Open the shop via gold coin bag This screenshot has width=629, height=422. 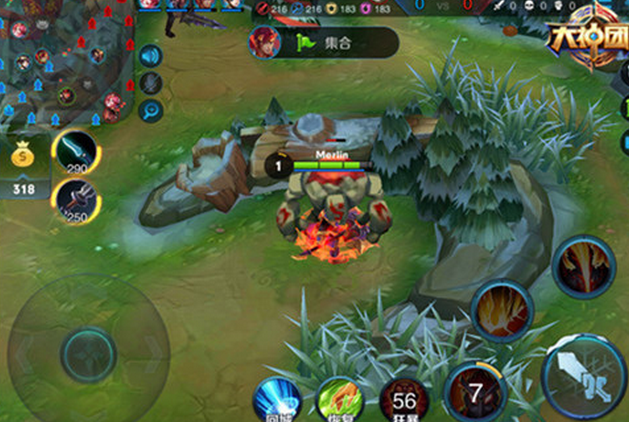click(x=23, y=159)
